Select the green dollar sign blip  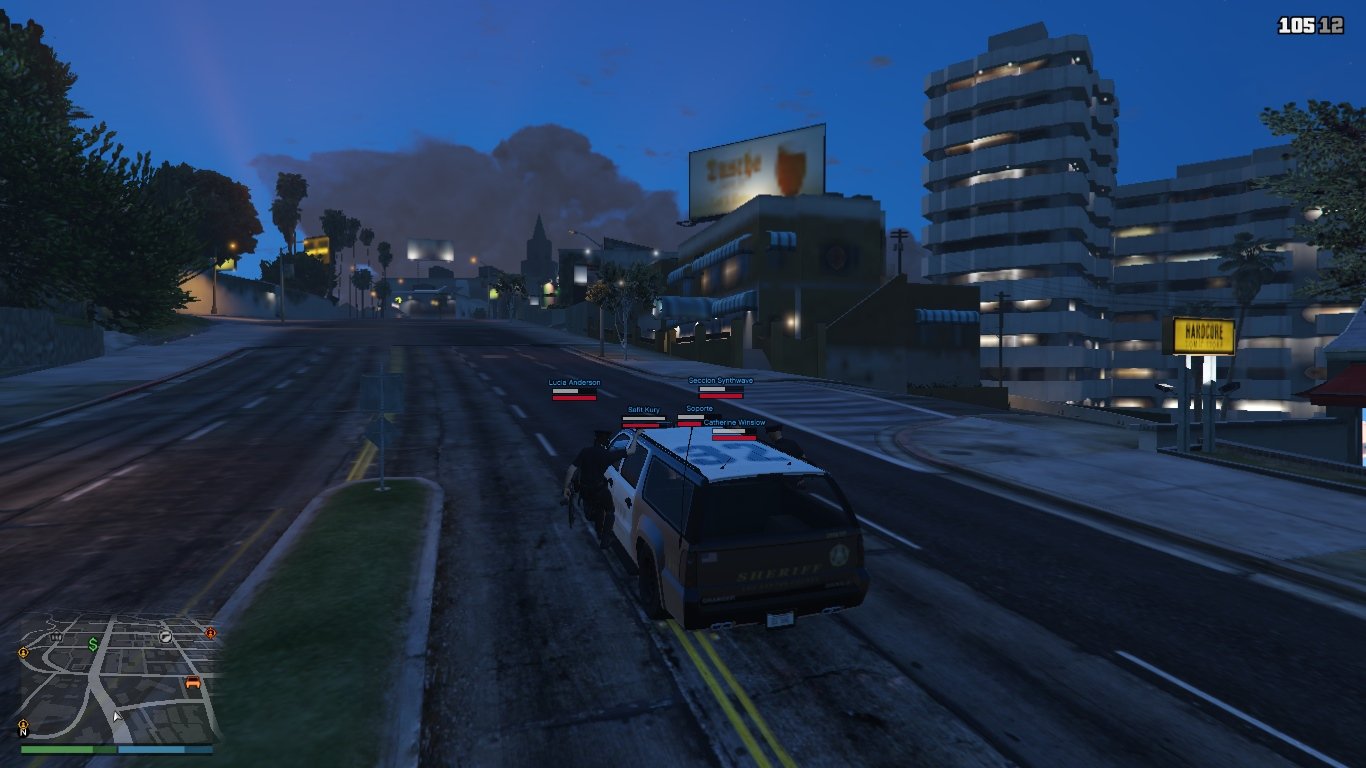pos(93,645)
